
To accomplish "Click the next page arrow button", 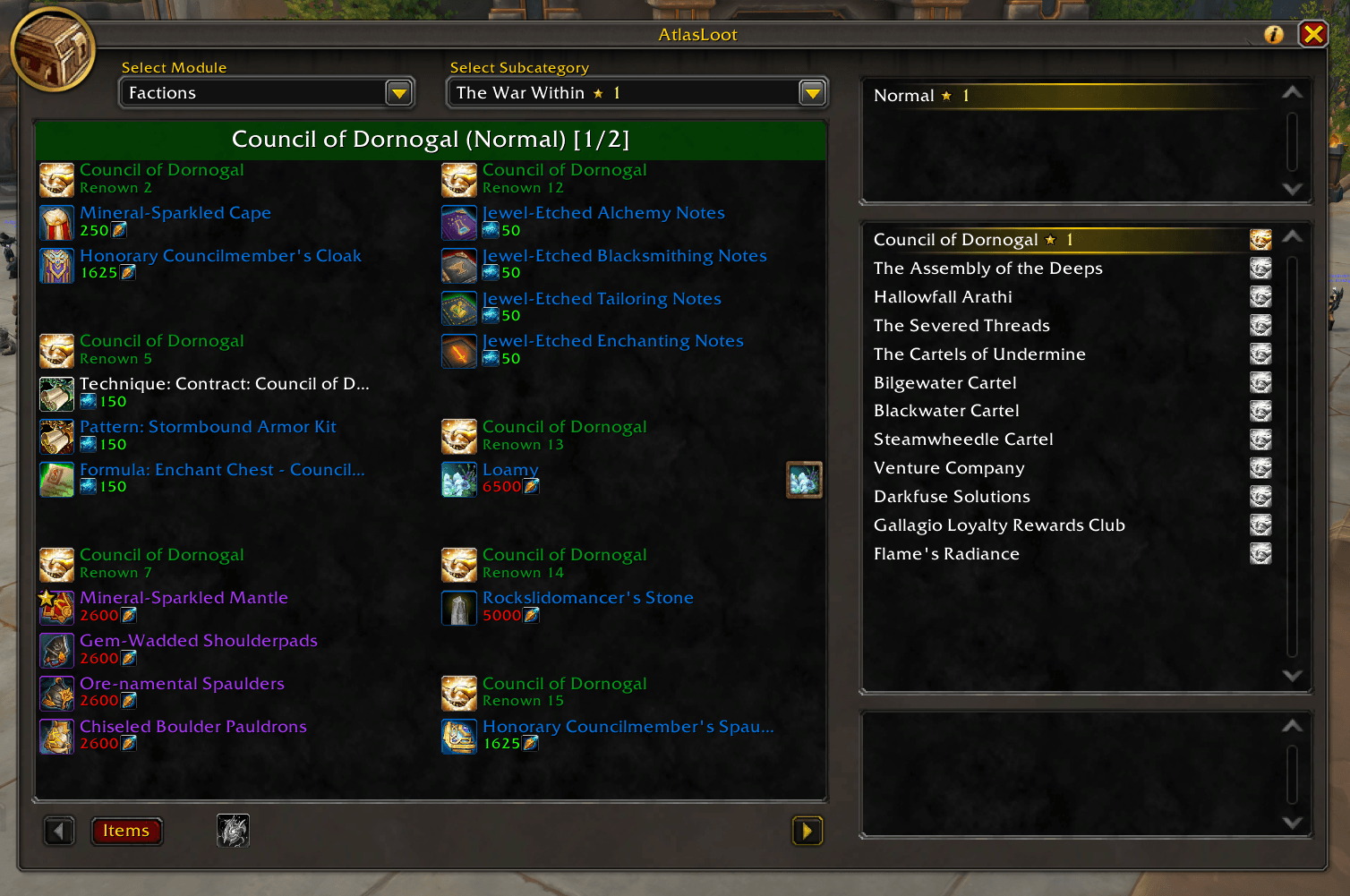I will pyautogui.click(x=806, y=831).
